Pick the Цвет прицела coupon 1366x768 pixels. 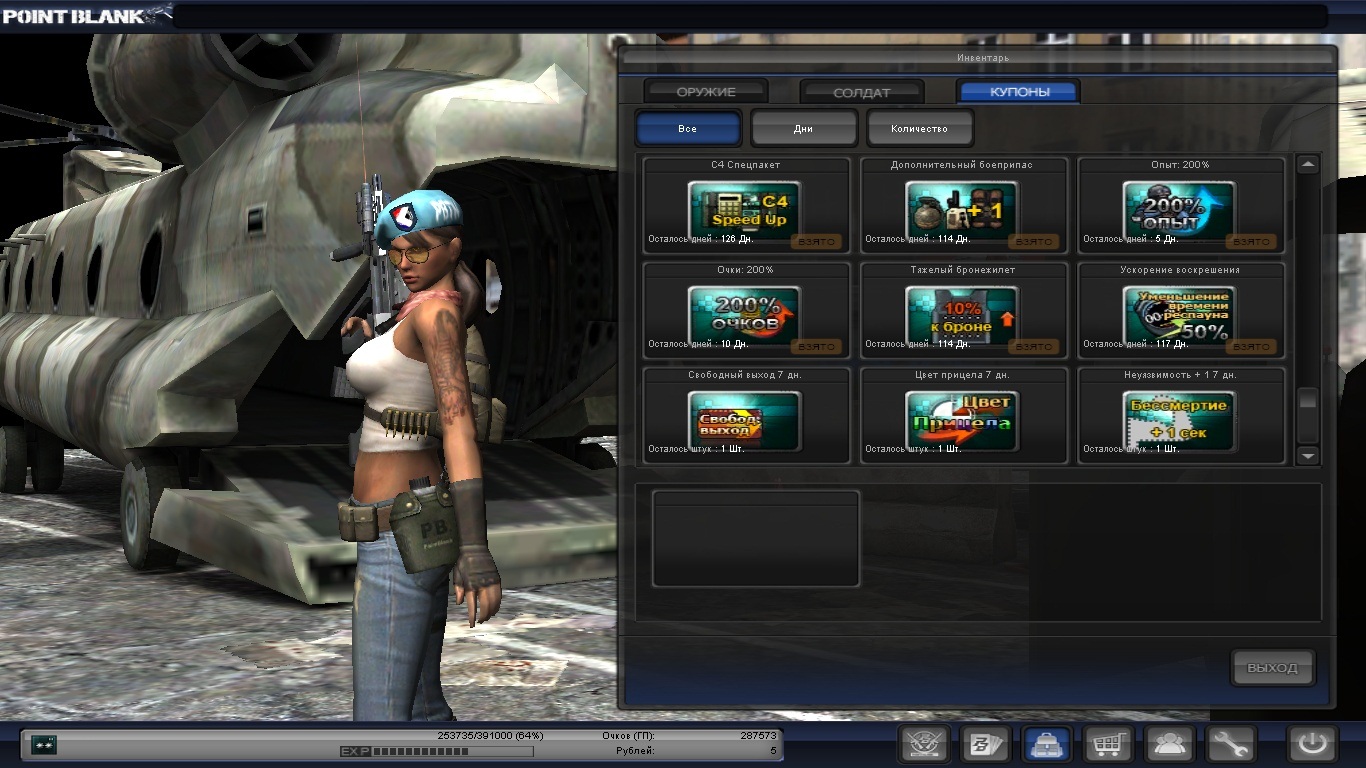[962, 417]
